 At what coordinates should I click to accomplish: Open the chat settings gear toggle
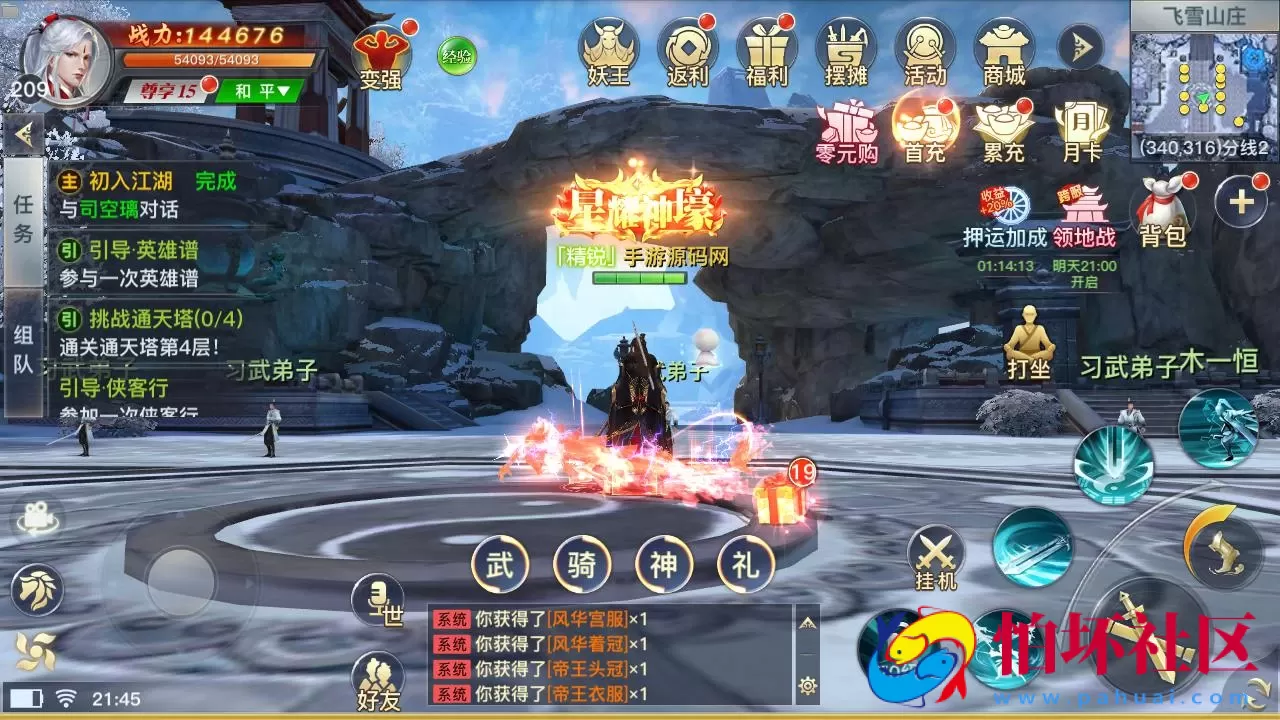tap(808, 684)
